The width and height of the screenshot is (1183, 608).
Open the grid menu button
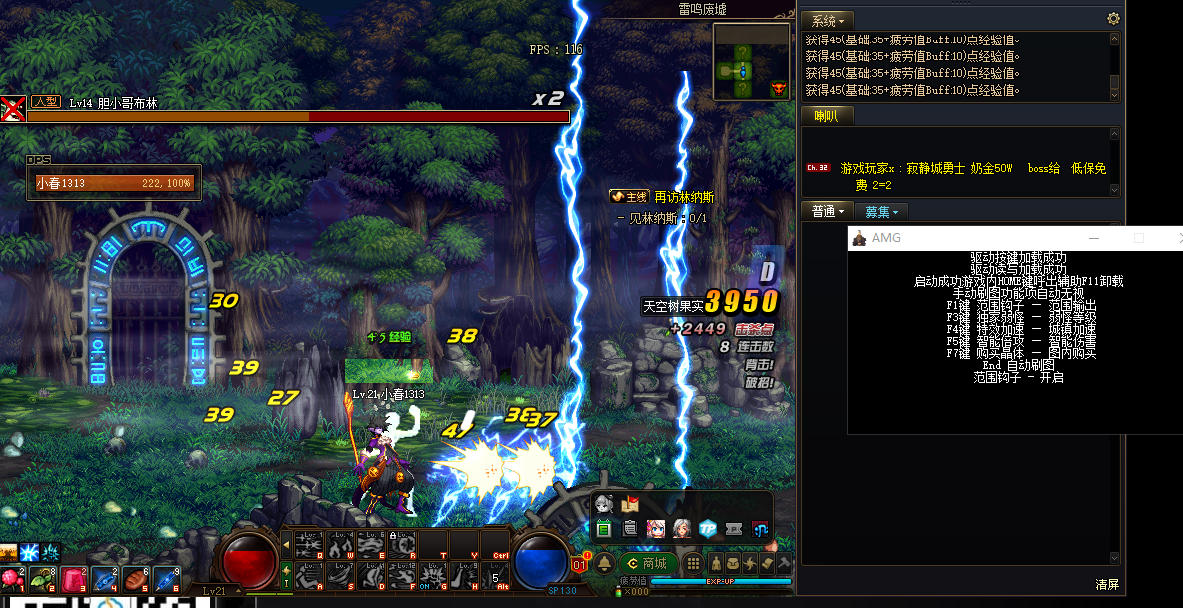[x=693, y=564]
